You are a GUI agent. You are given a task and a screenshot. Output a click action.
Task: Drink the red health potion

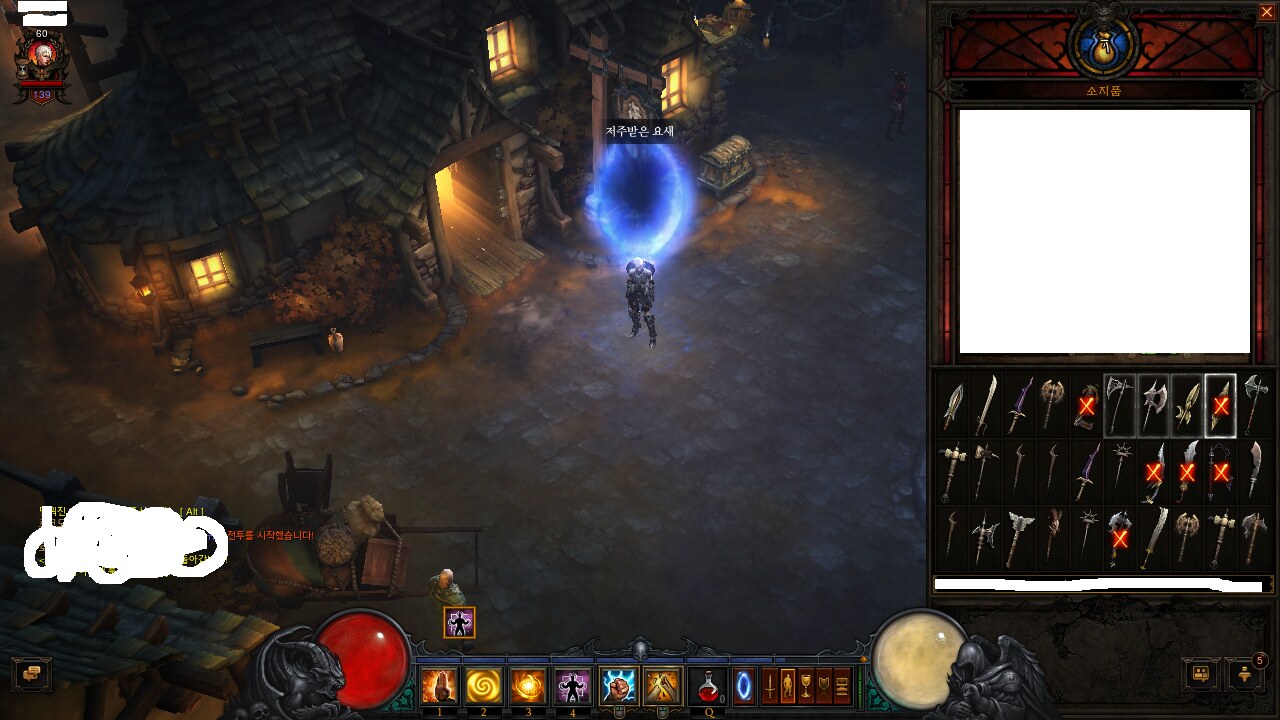click(708, 686)
